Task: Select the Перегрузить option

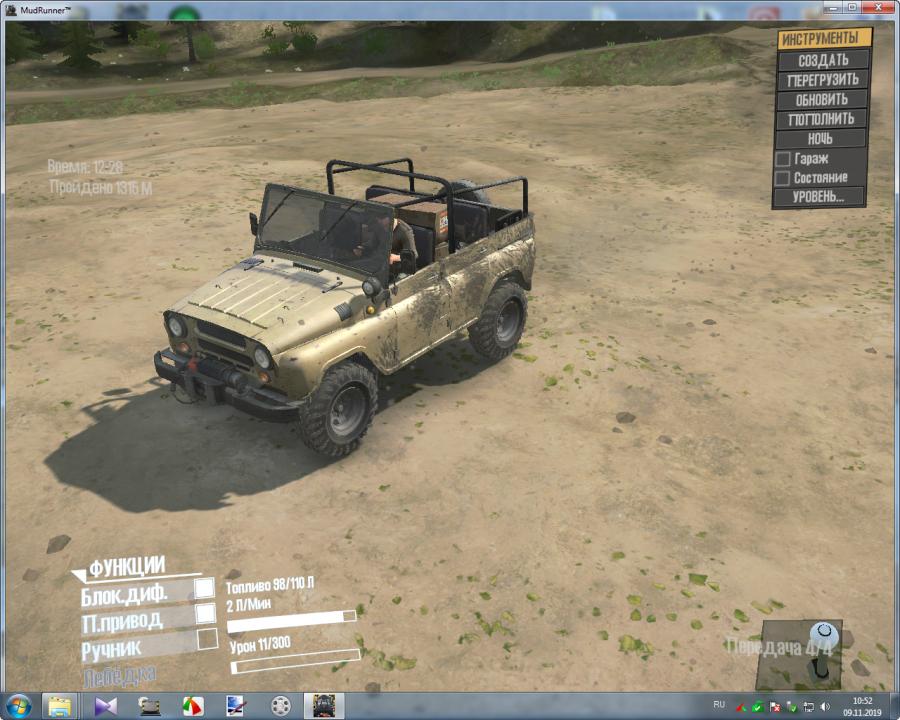Action: (x=823, y=80)
